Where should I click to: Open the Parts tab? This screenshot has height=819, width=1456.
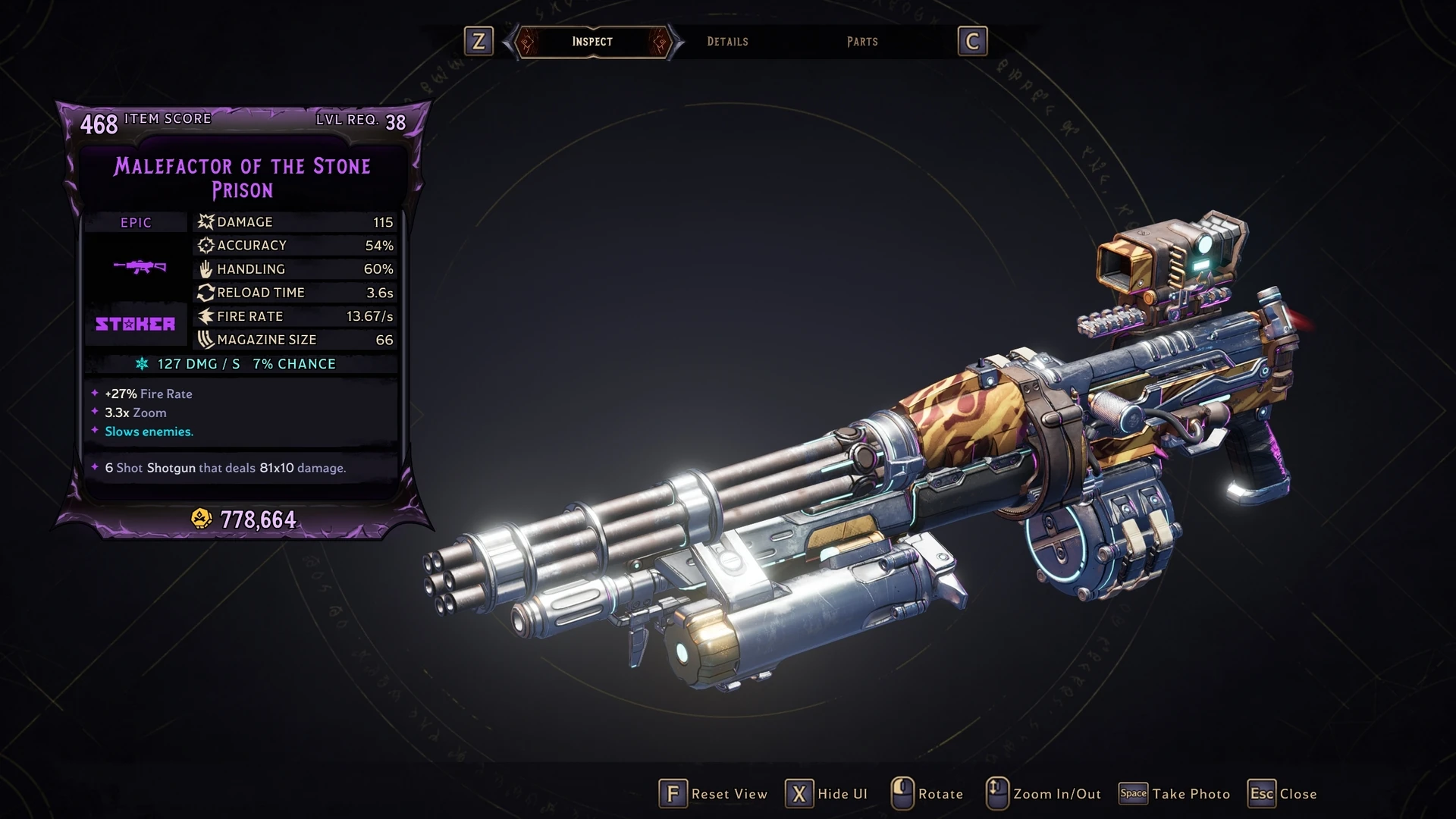coord(862,42)
